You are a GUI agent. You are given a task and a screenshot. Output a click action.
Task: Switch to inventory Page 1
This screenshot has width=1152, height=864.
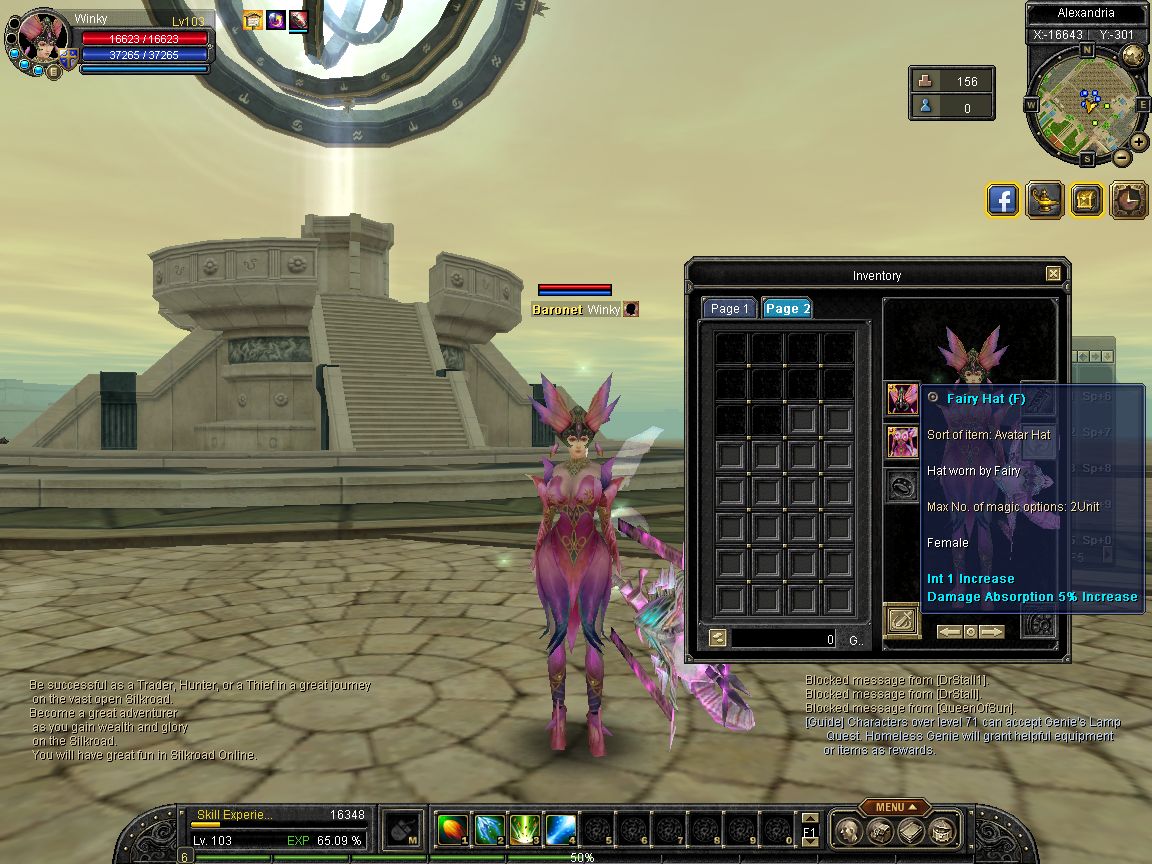(x=729, y=309)
